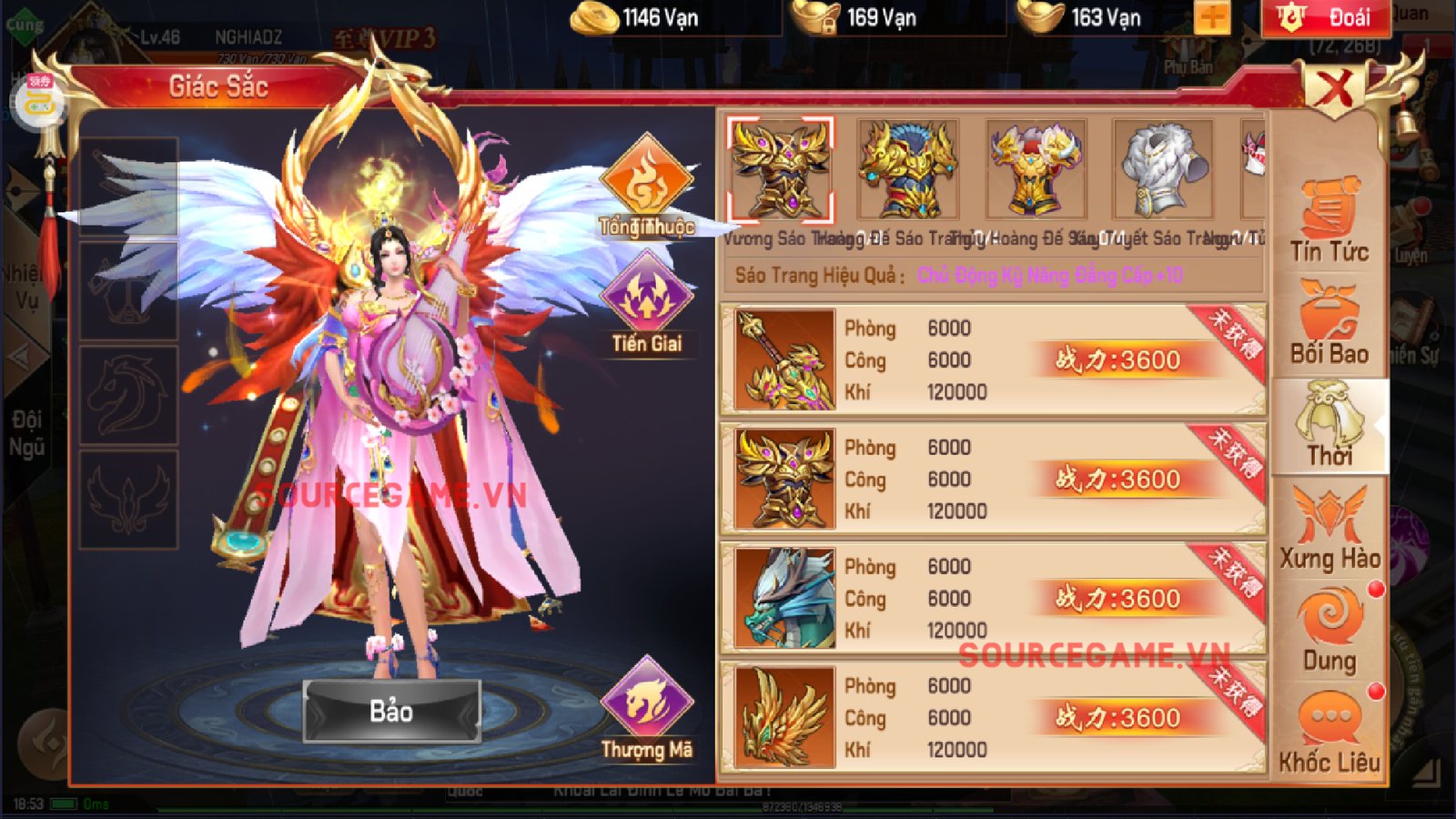Select the golden sword weapon row
The height and width of the screenshot is (819, 1456).
pyautogui.click(x=992, y=360)
